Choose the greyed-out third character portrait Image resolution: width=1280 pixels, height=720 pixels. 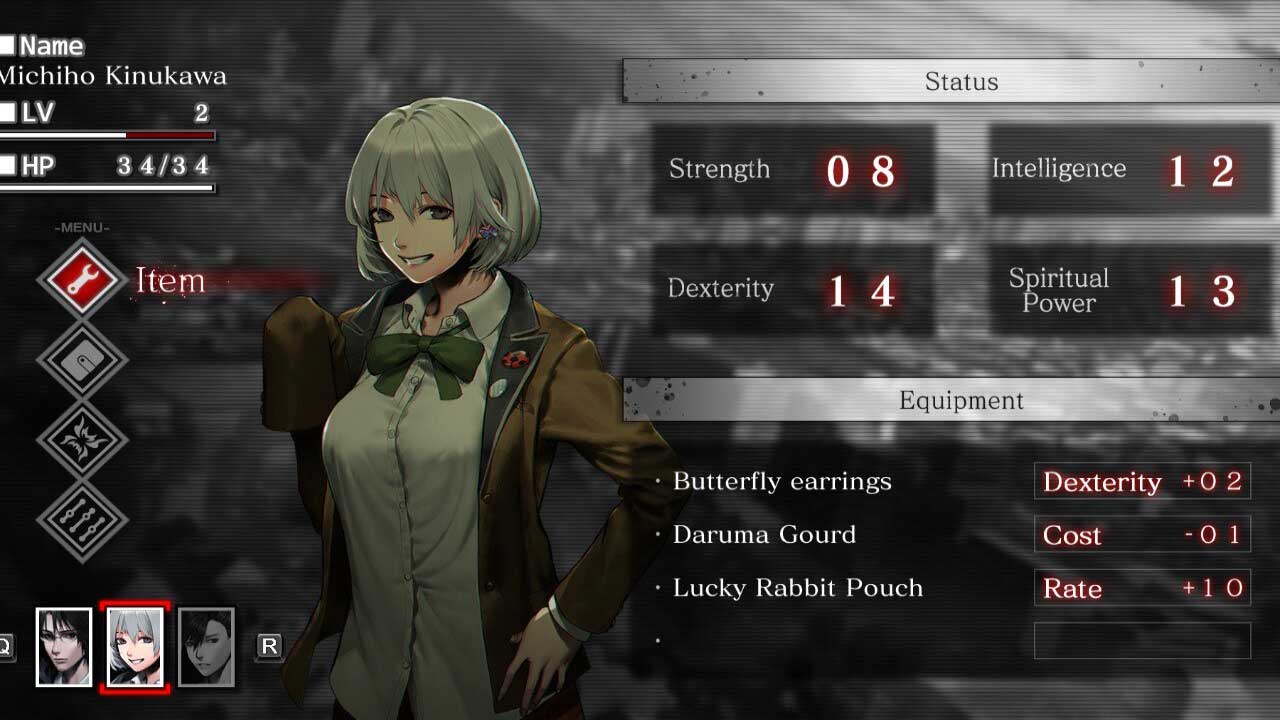(x=206, y=647)
